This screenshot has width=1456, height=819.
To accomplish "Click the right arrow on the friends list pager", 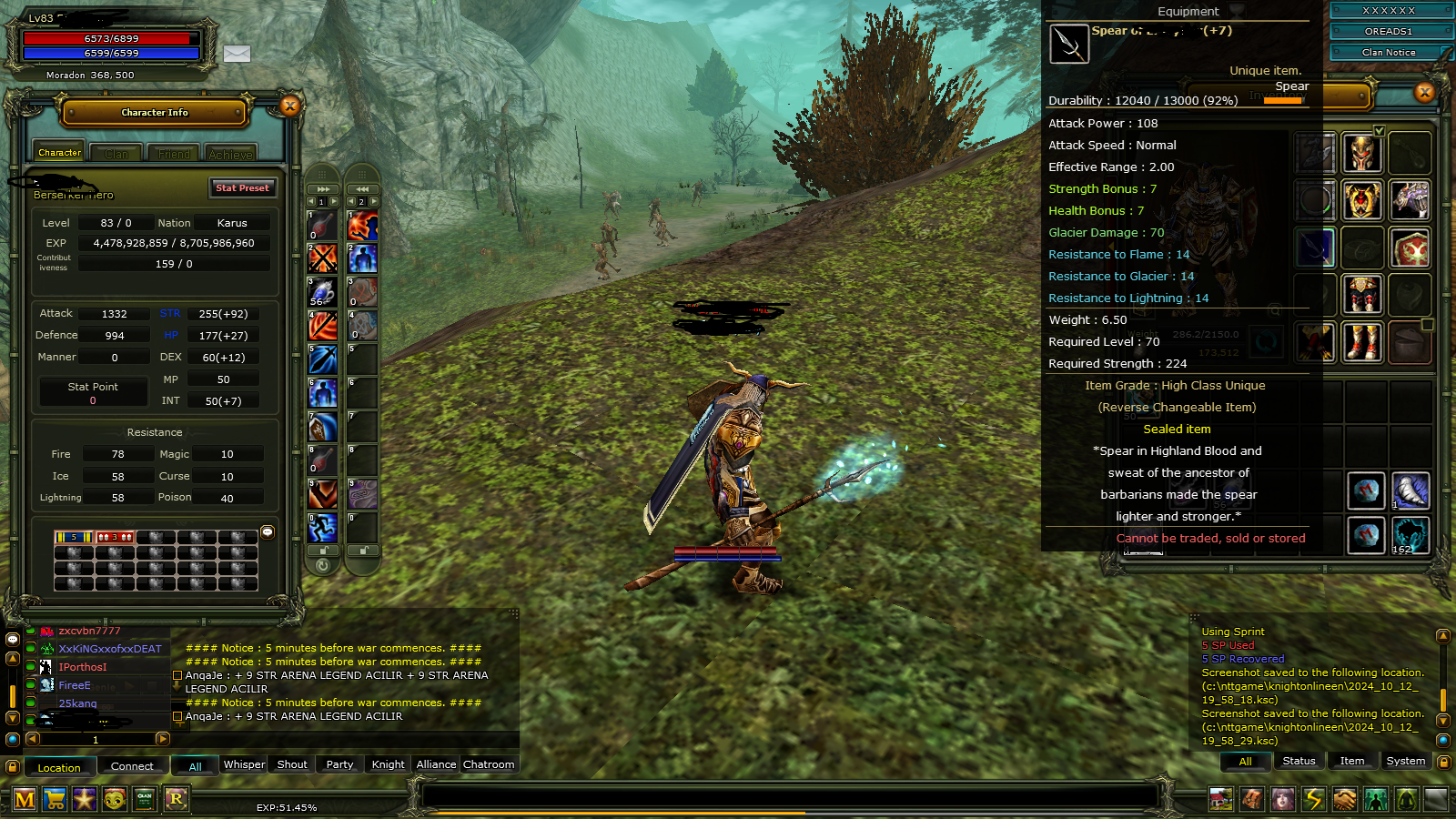I will tap(162, 739).
